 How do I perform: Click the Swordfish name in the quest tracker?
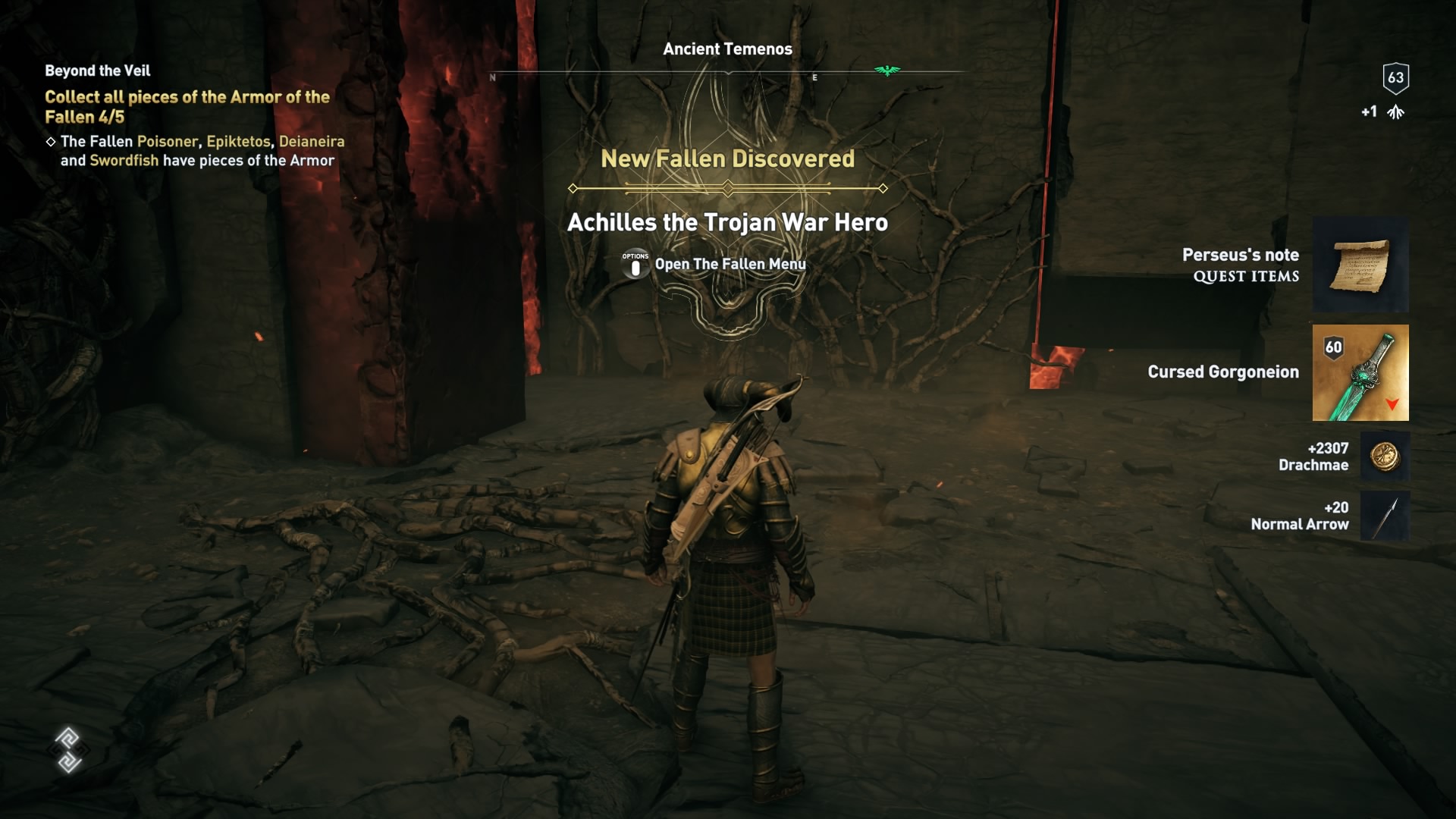tap(123, 160)
